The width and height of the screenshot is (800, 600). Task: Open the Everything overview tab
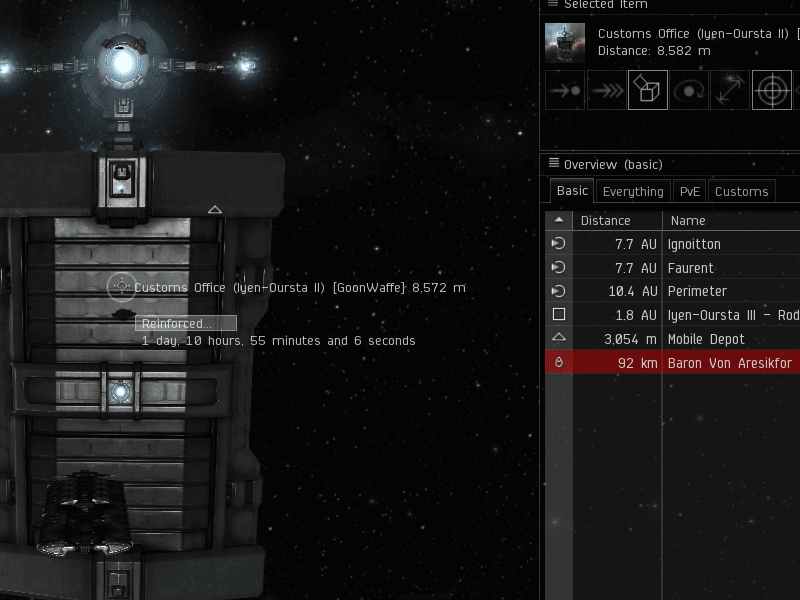pyautogui.click(x=633, y=191)
